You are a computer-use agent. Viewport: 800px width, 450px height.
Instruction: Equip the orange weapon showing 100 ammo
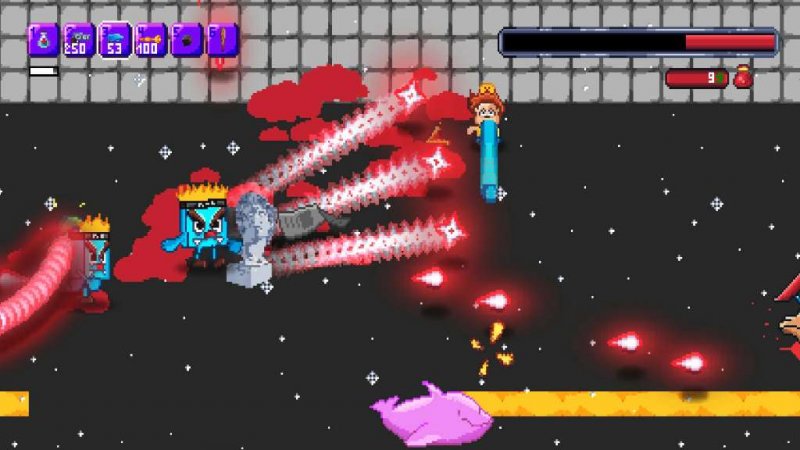pyautogui.click(x=151, y=41)
